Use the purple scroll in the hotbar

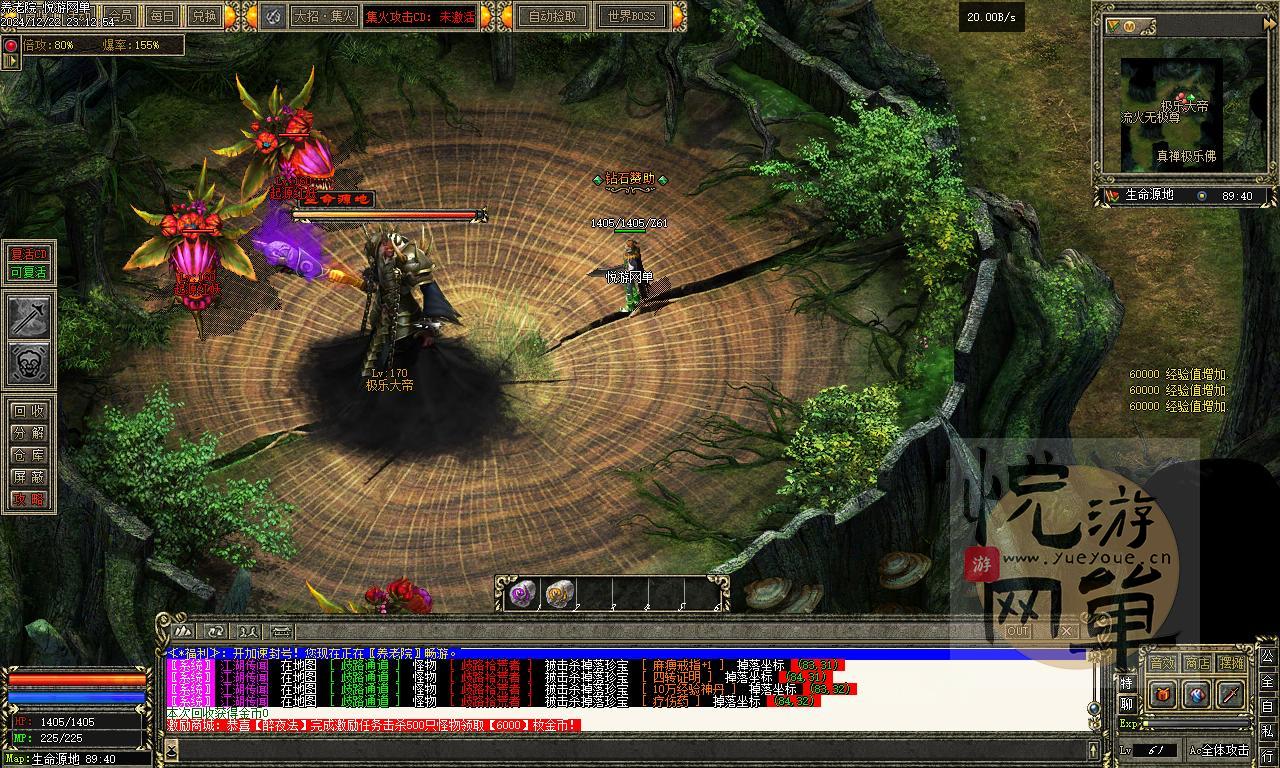pos(523,594)
